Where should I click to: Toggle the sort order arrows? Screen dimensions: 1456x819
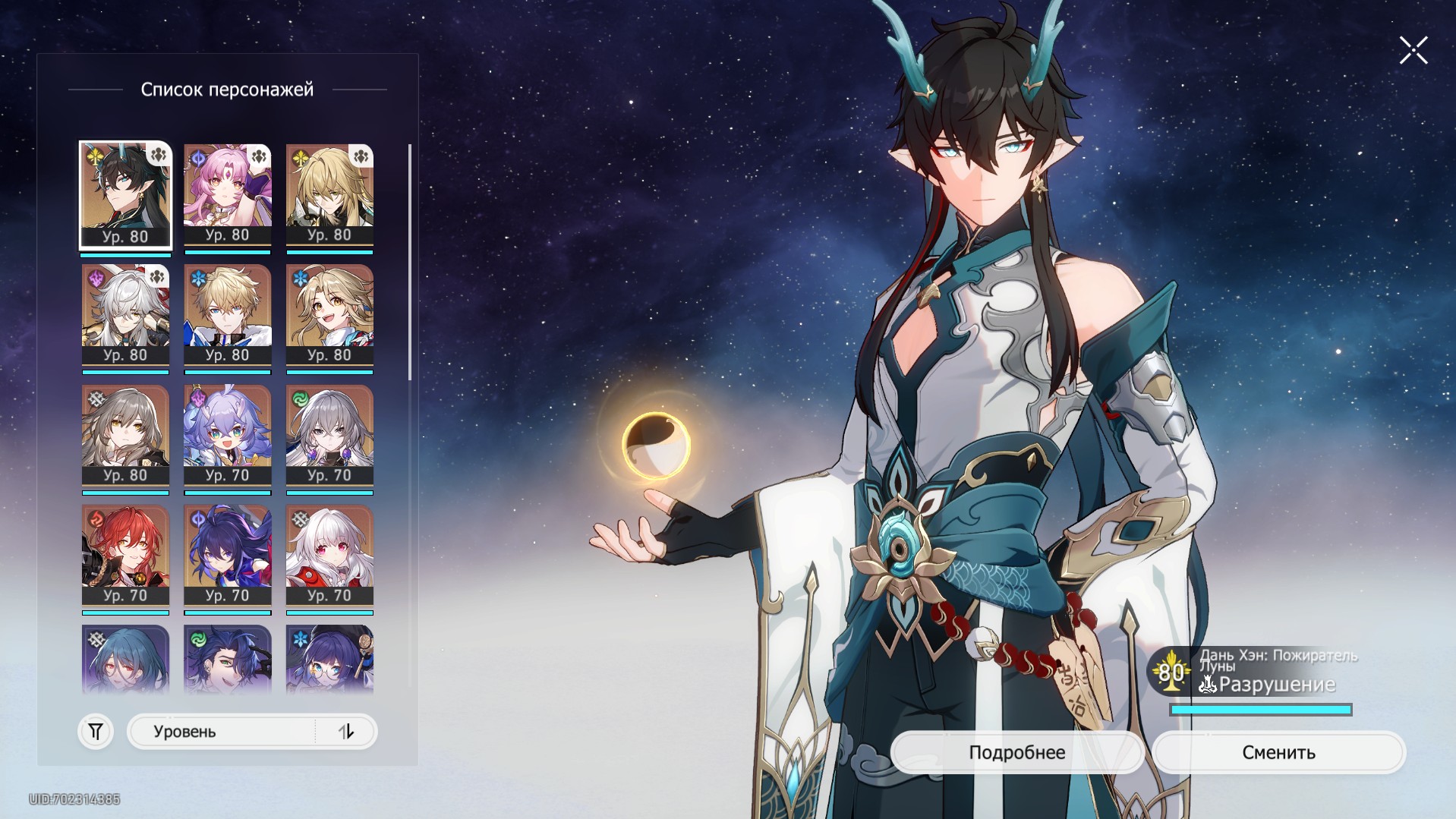click(346, 732)
